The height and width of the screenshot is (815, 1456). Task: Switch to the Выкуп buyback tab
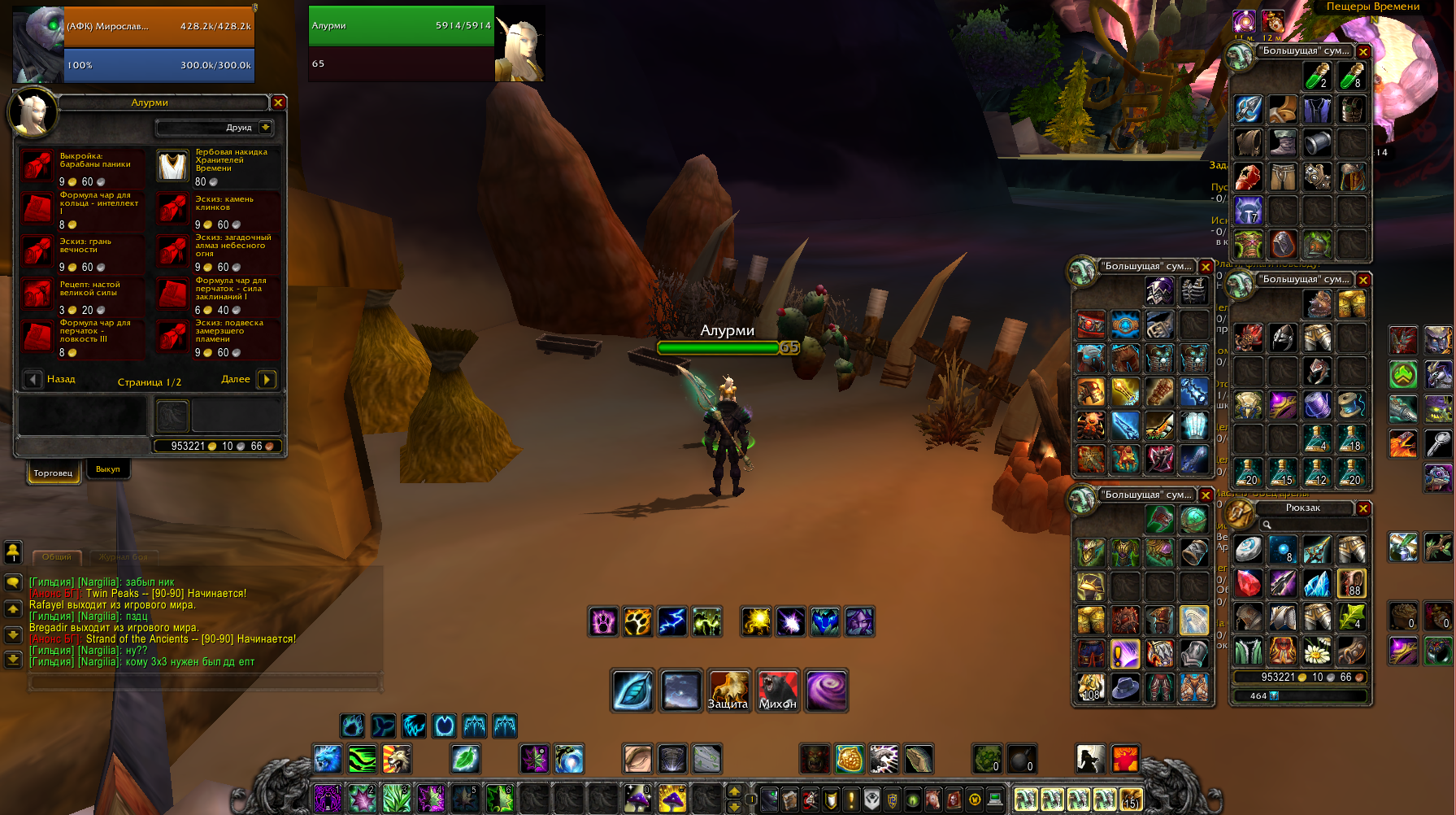coord(107,469)
